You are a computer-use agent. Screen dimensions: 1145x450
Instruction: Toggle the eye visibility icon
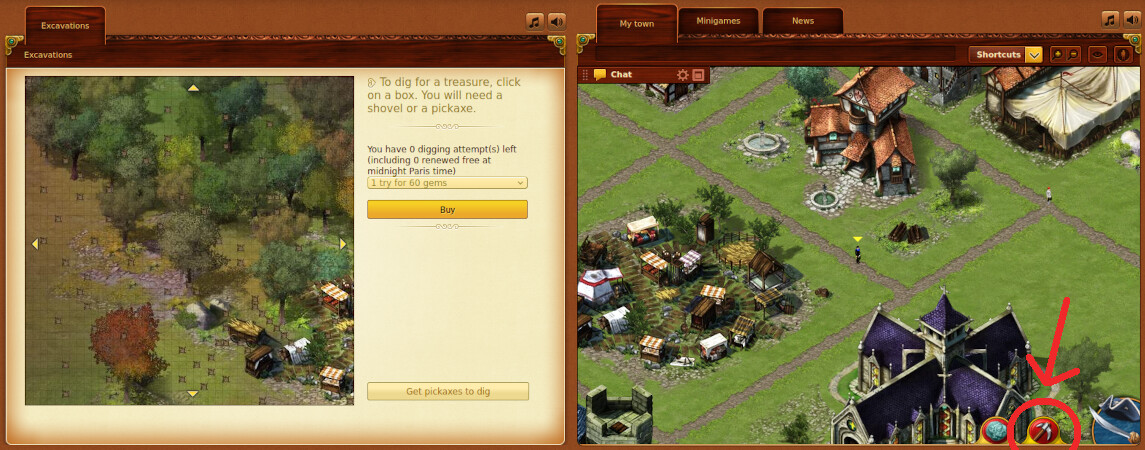coord(1098,54)
